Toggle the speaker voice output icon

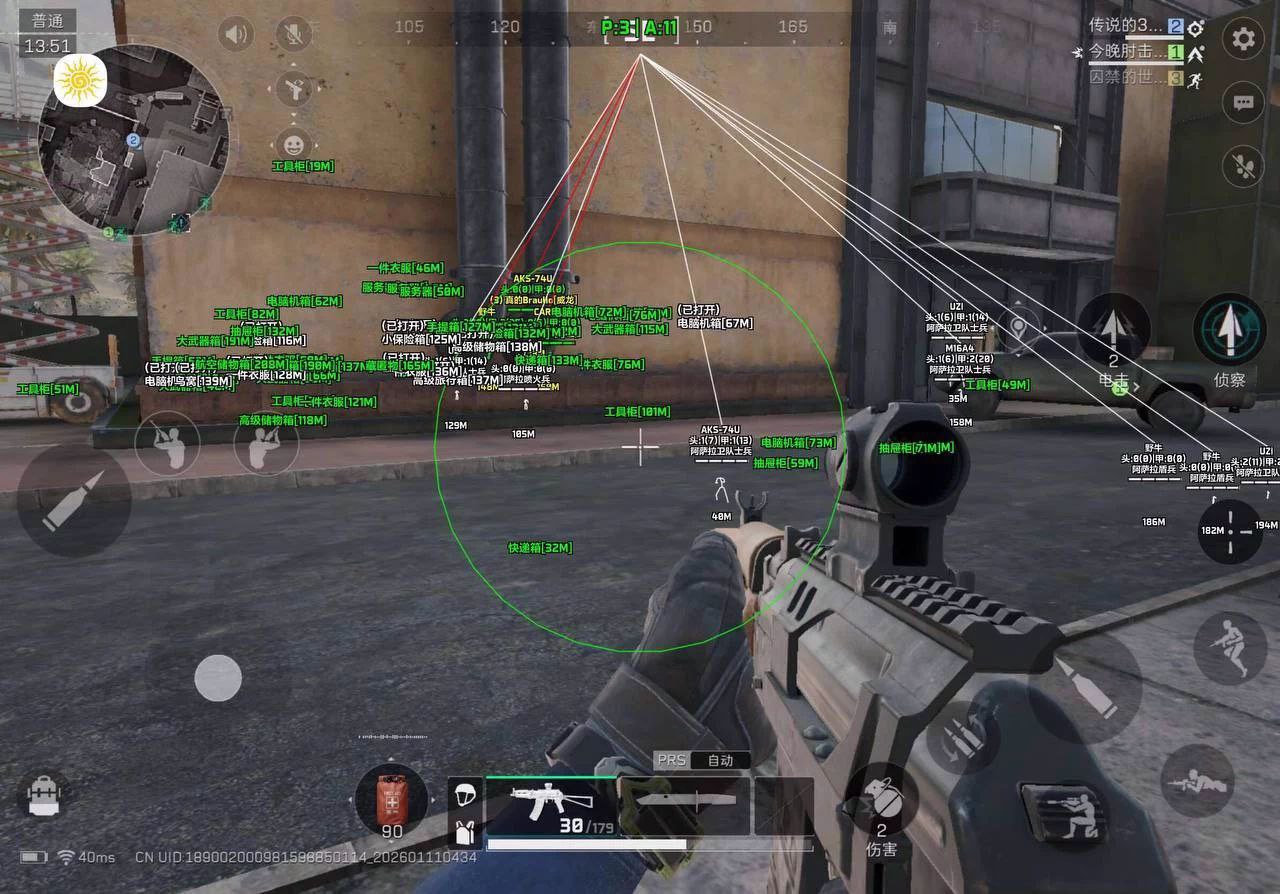click(x=236, y=35)
